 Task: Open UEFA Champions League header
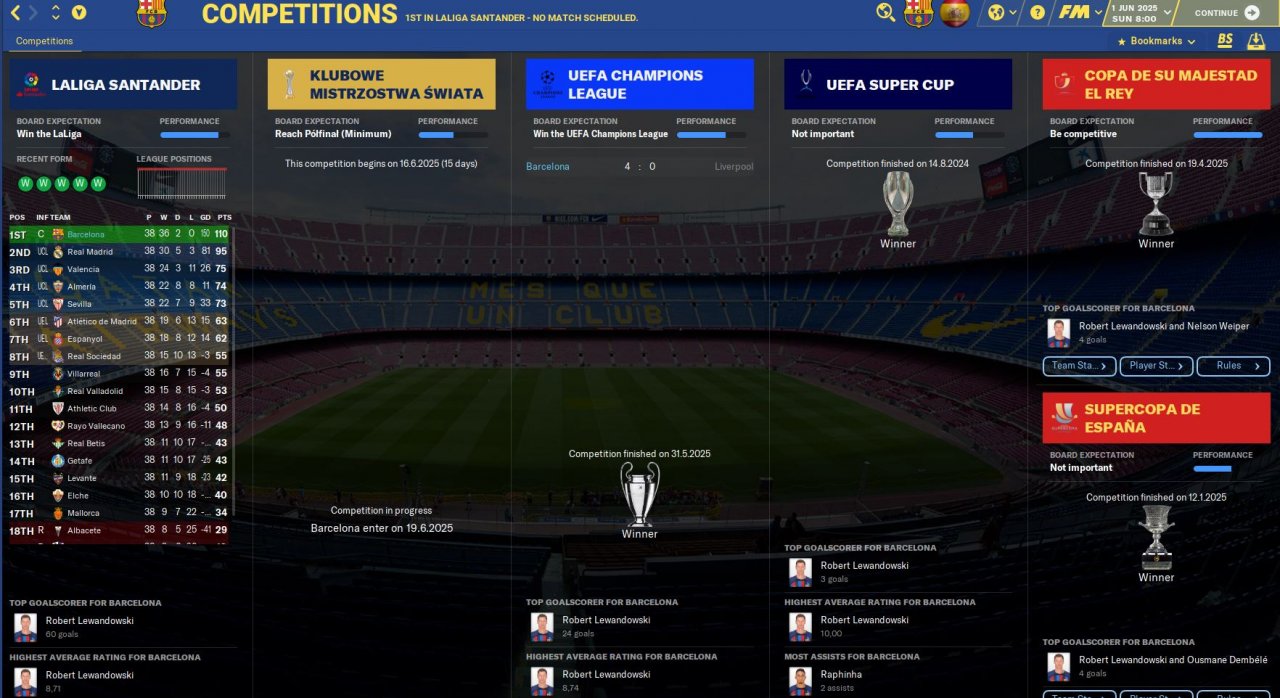(x=639, y=84)
